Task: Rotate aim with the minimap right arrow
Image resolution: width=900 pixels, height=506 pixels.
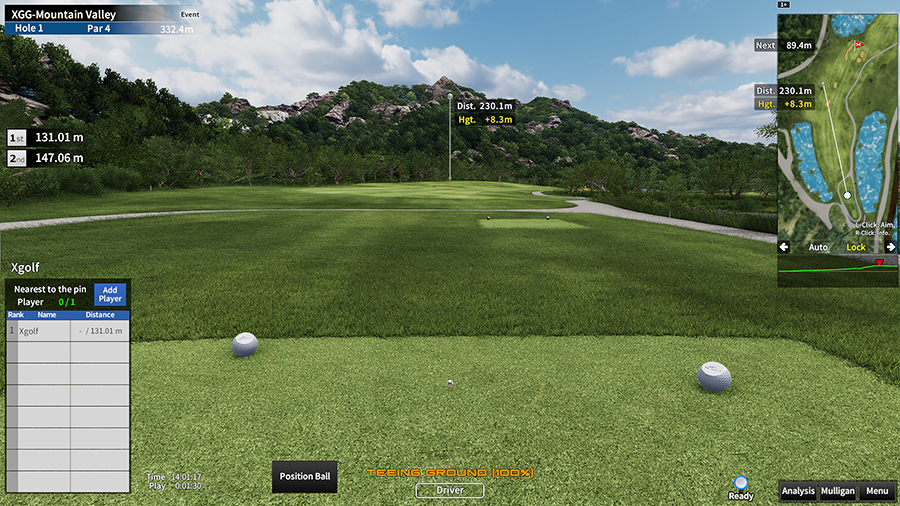Action: pyautogui.click(x=890, y=247)
